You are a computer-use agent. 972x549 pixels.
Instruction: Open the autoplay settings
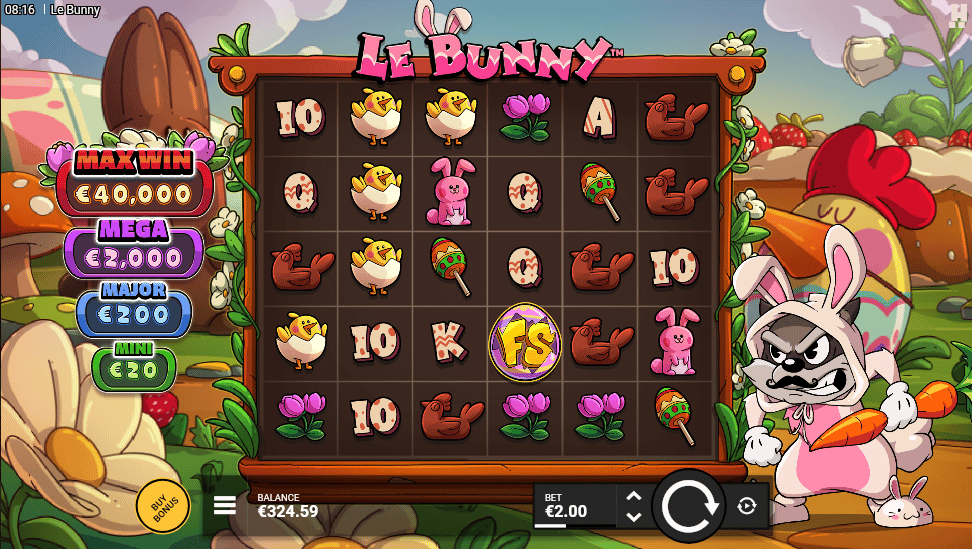point(747,506)
